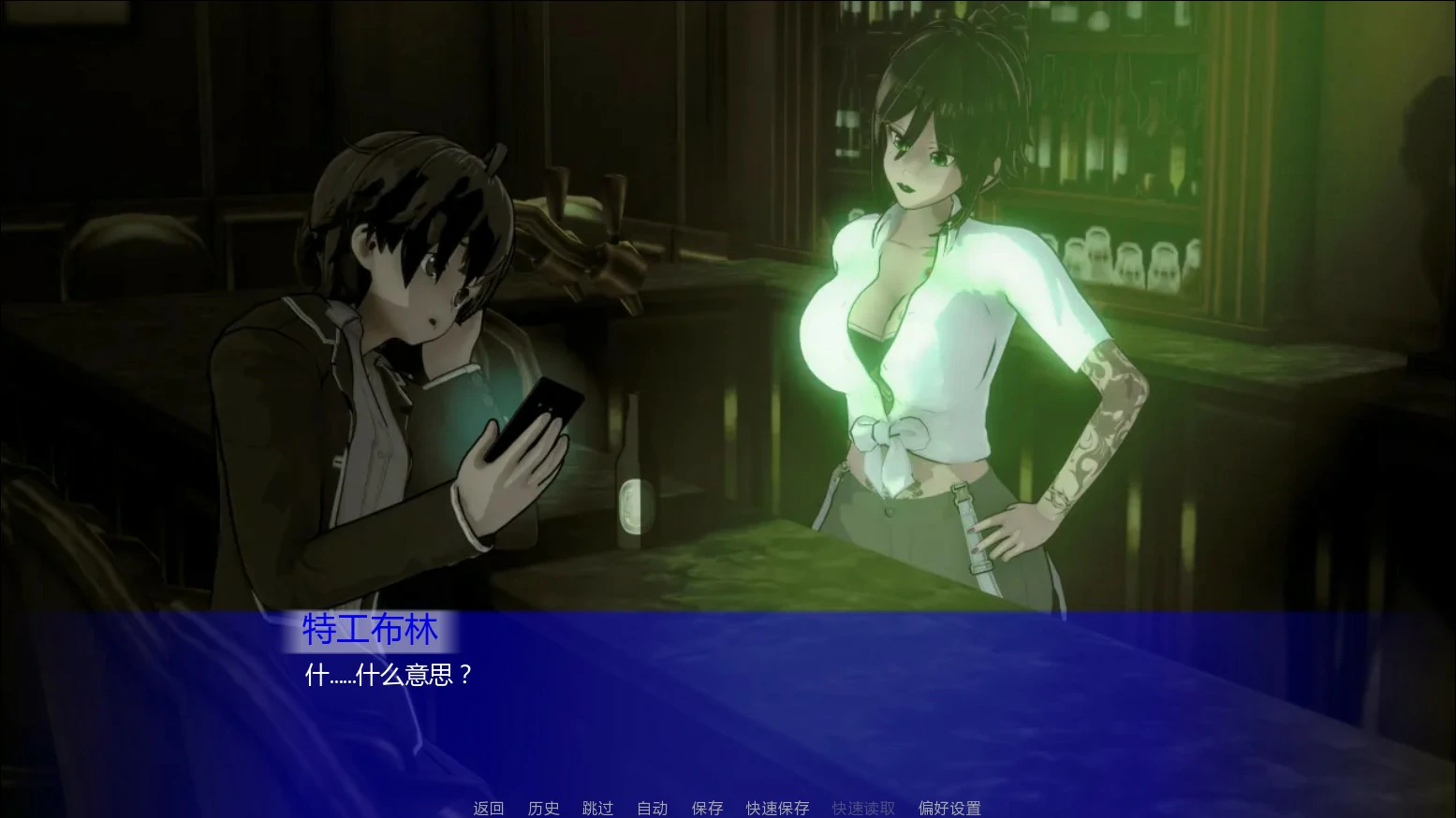
Task: Click 返回 to roll back dialogue
Action: pos(487,807)
